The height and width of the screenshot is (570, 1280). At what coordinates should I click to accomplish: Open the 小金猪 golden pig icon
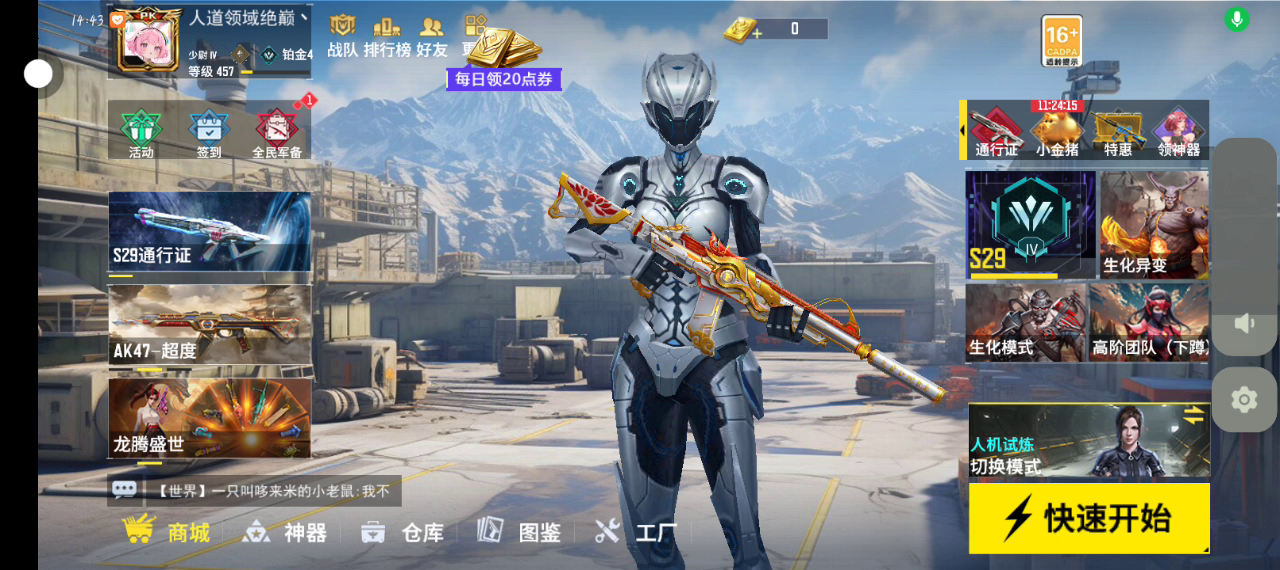(1057, 133)
